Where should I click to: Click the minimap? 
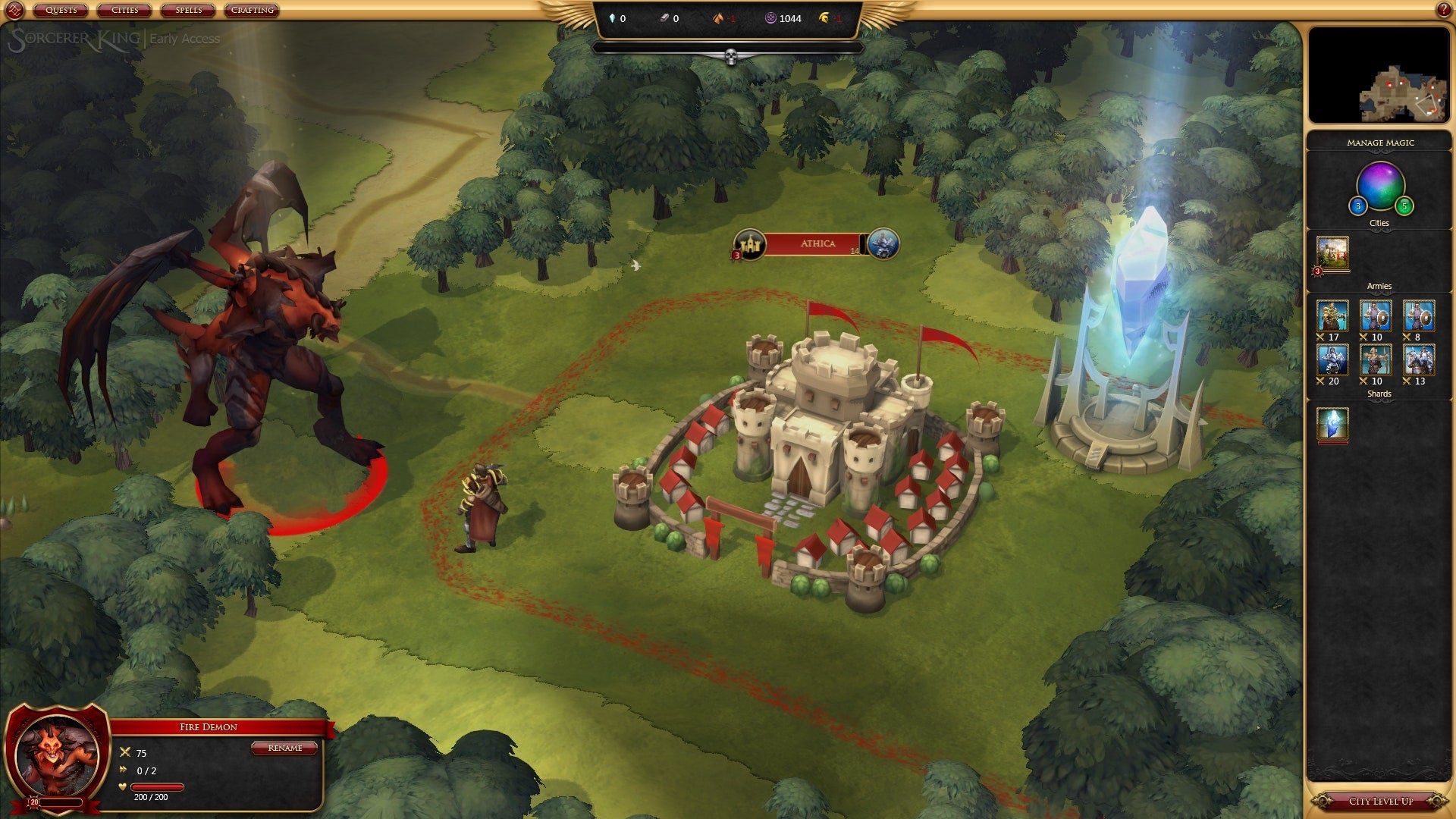(1379, 76)
